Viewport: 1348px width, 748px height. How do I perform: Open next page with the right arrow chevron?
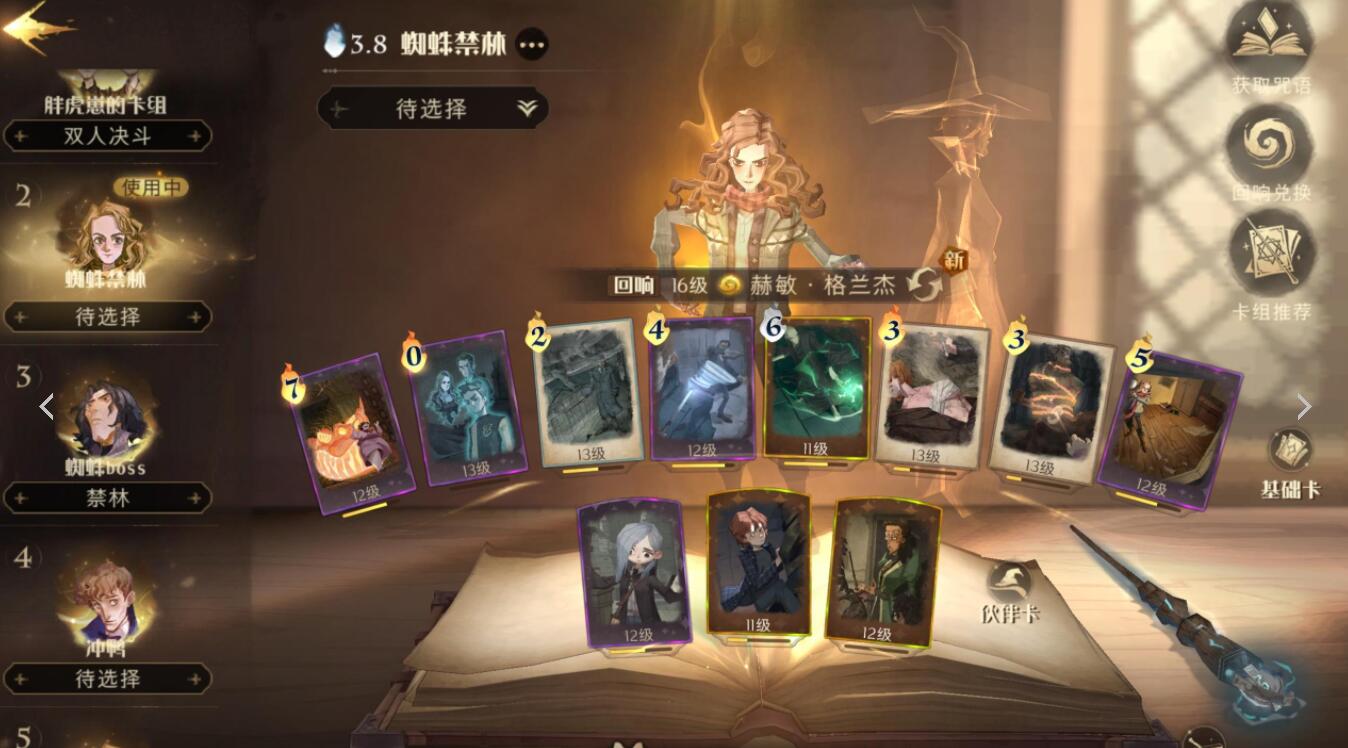click(1305, 406)
